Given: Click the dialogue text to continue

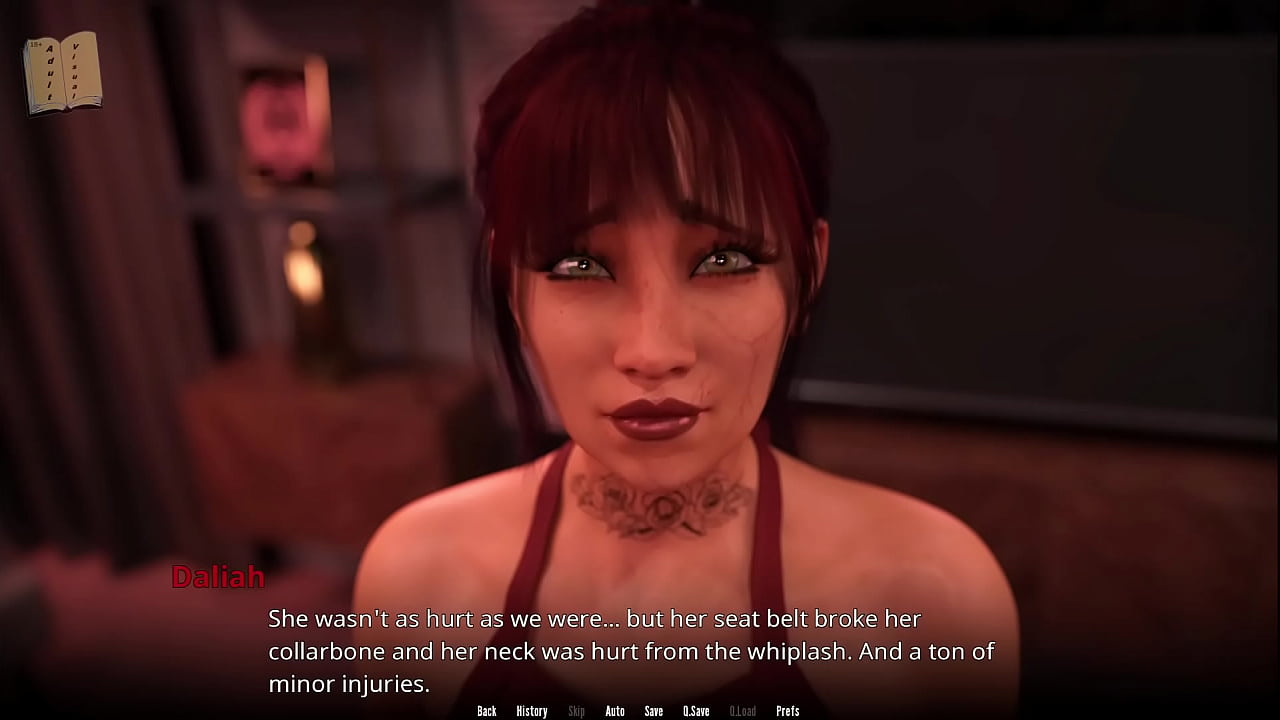Looking at the screenshot, I should 630,651.
